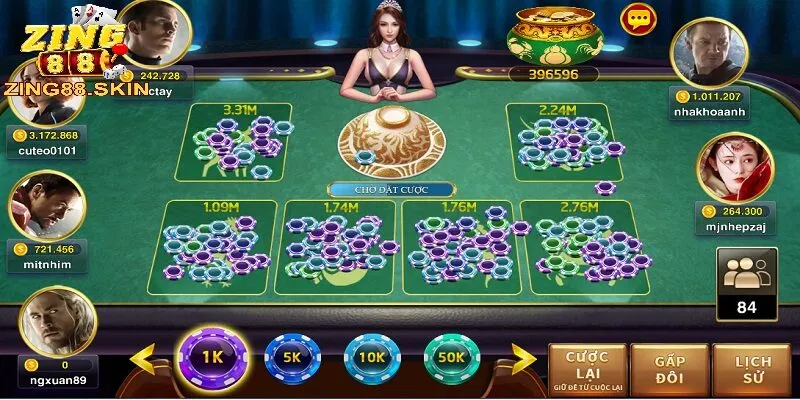This screenshot has height=400, width=800.
Task: Choose the 5K blue chip
Action: click(x=292, y=358)
